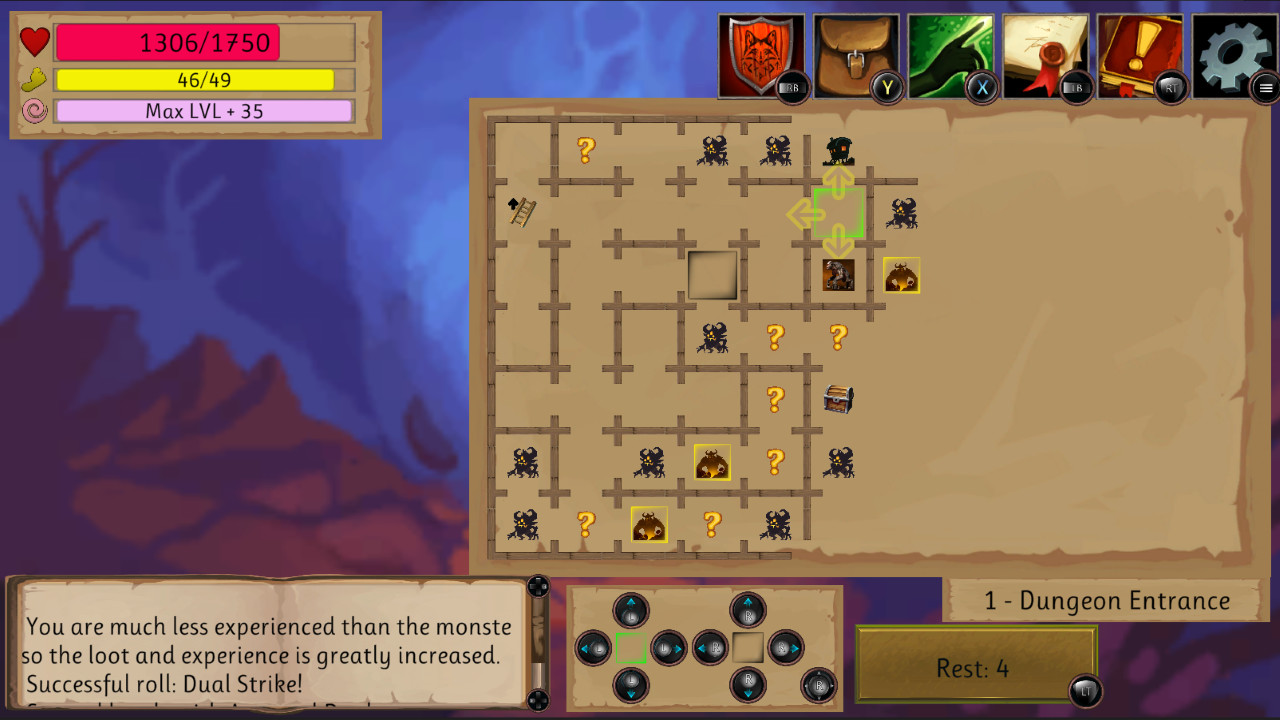
Task: Select the green hand skills icon
Action: pos(950,52)
